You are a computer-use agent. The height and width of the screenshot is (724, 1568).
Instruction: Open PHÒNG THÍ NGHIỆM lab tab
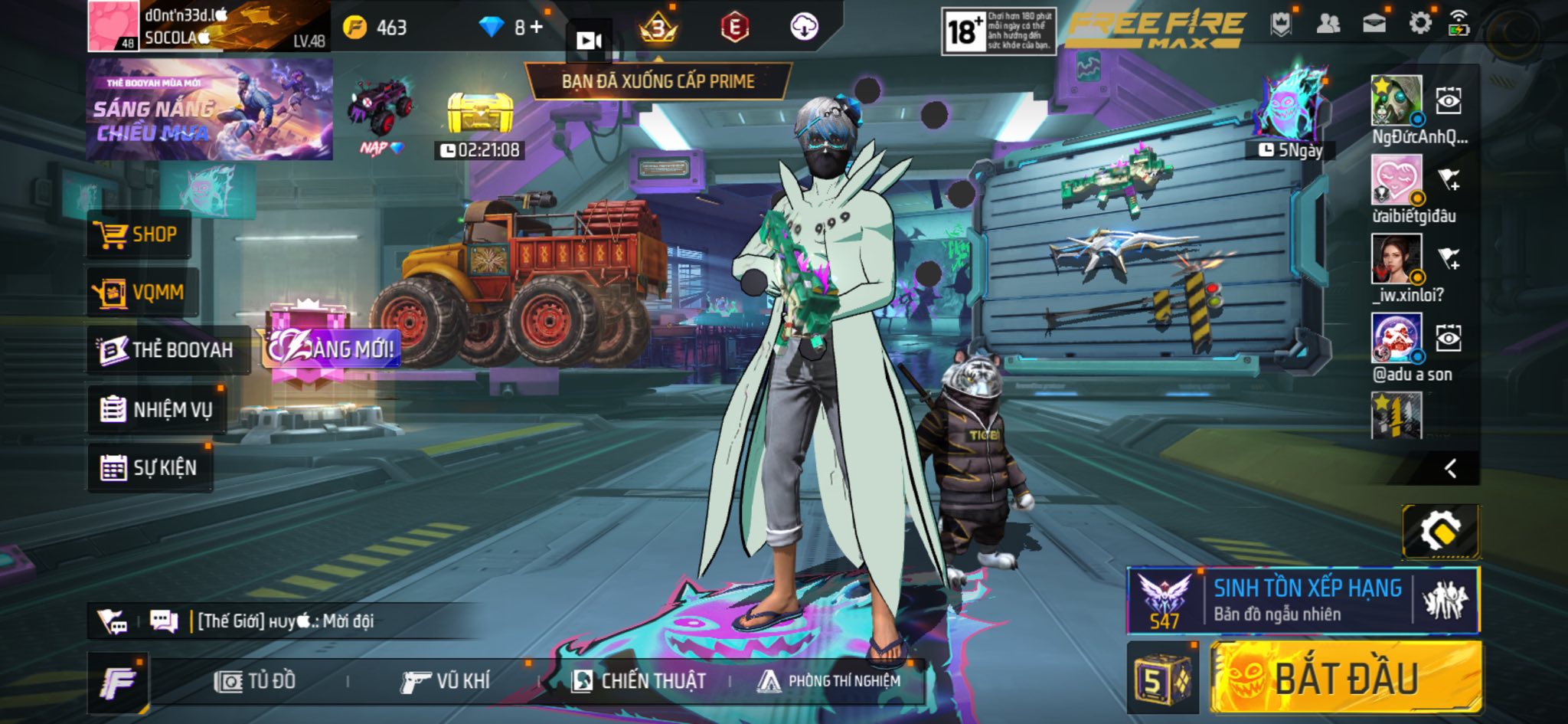tap(829, 681)
